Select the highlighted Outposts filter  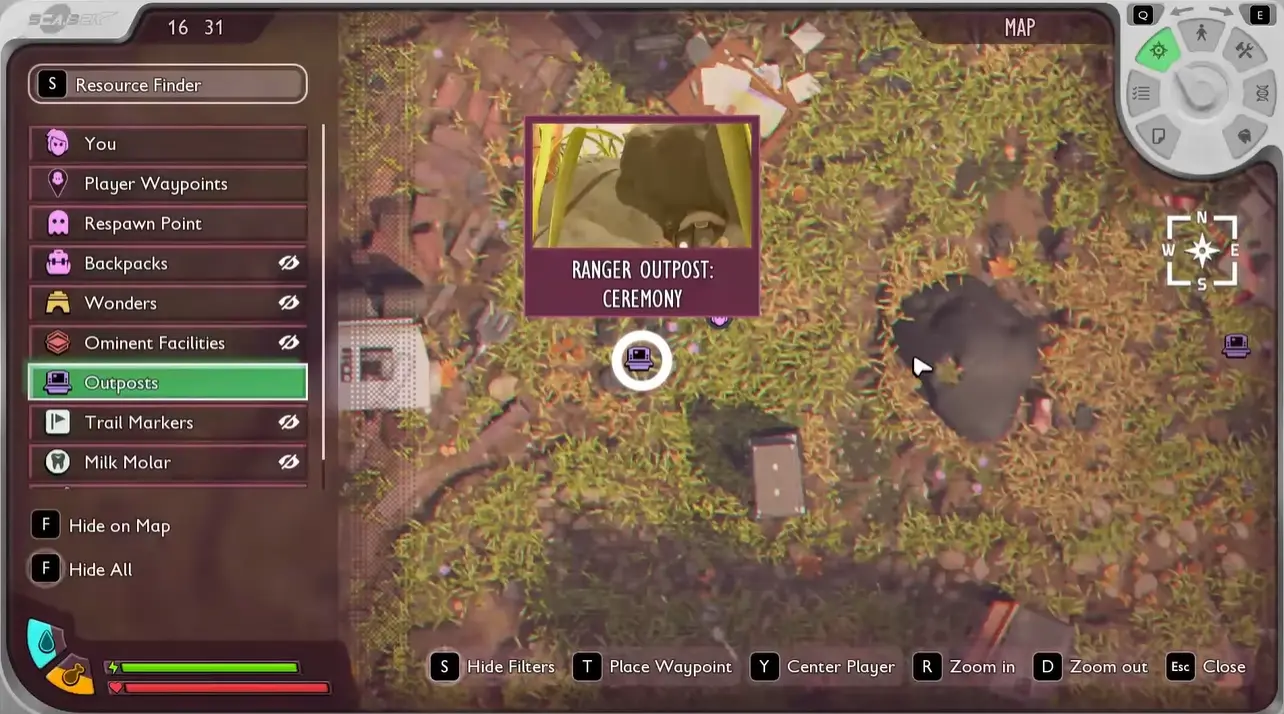tap(167, 383)
